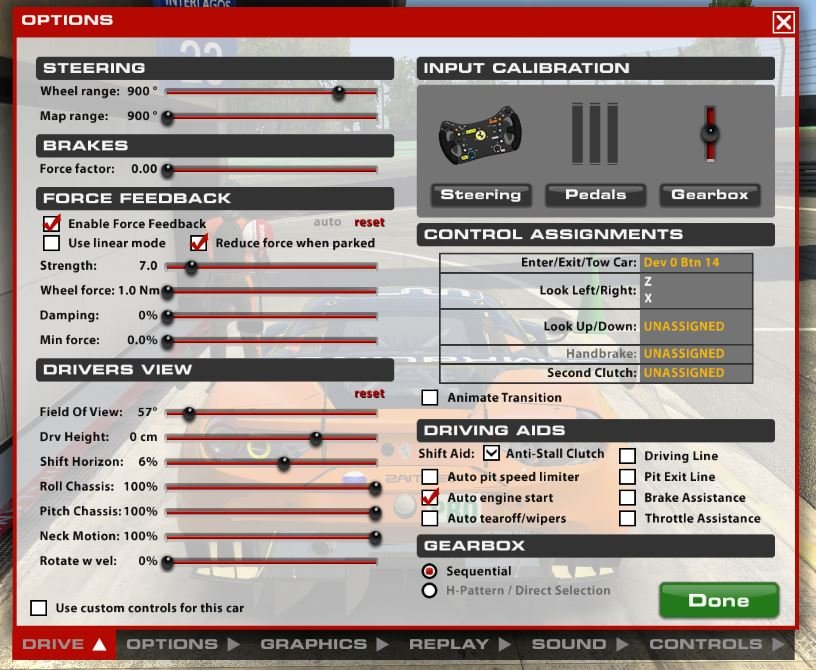Toggle Reduce force when parked
The image size is (816, 670).
pyautogui.click(x=198, y=243)
